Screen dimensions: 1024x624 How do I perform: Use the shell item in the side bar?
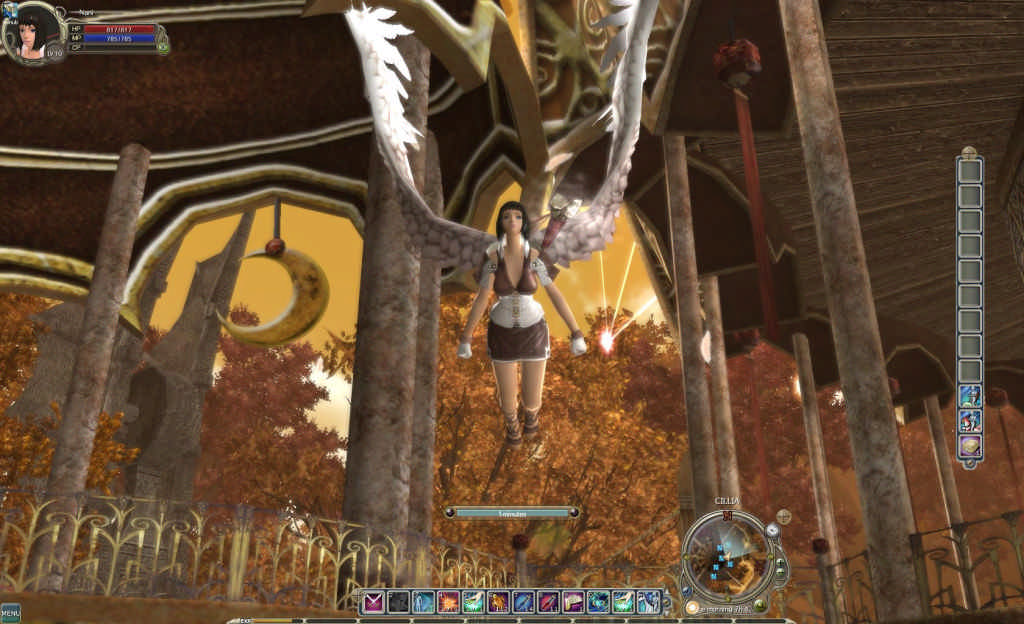click(969, 446)
